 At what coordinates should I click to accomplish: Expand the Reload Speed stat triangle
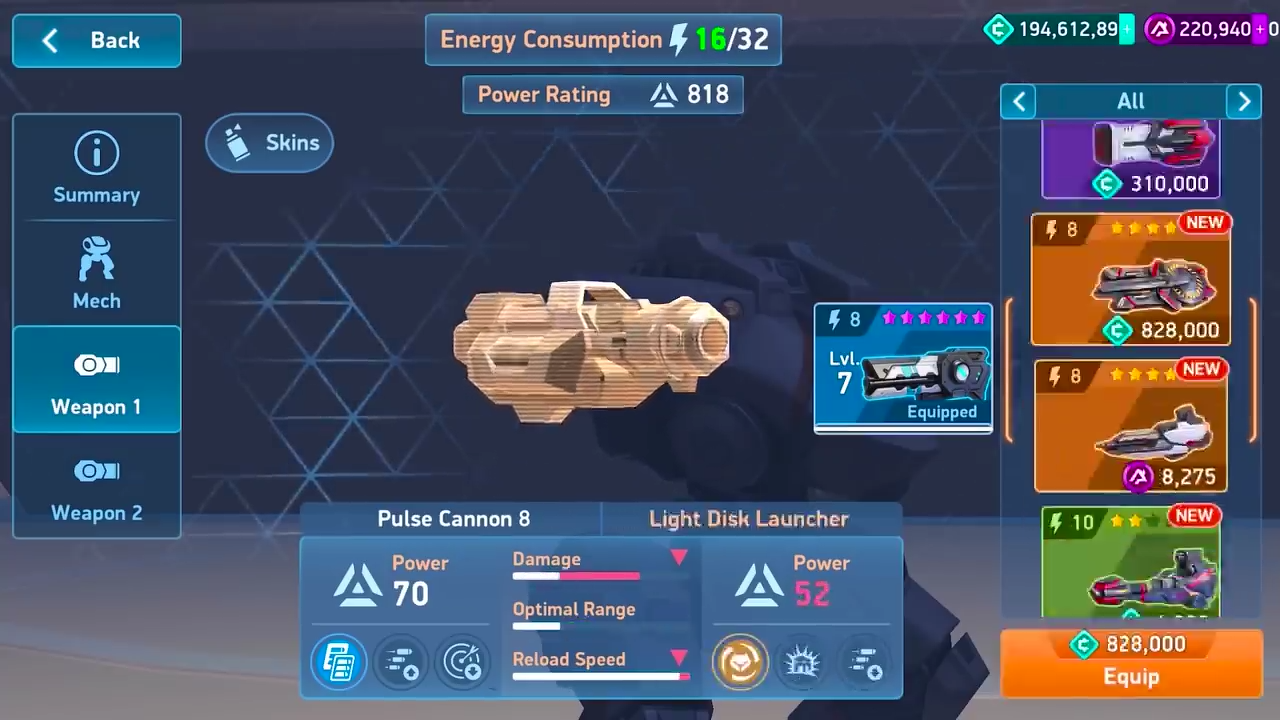click(679, 658)
